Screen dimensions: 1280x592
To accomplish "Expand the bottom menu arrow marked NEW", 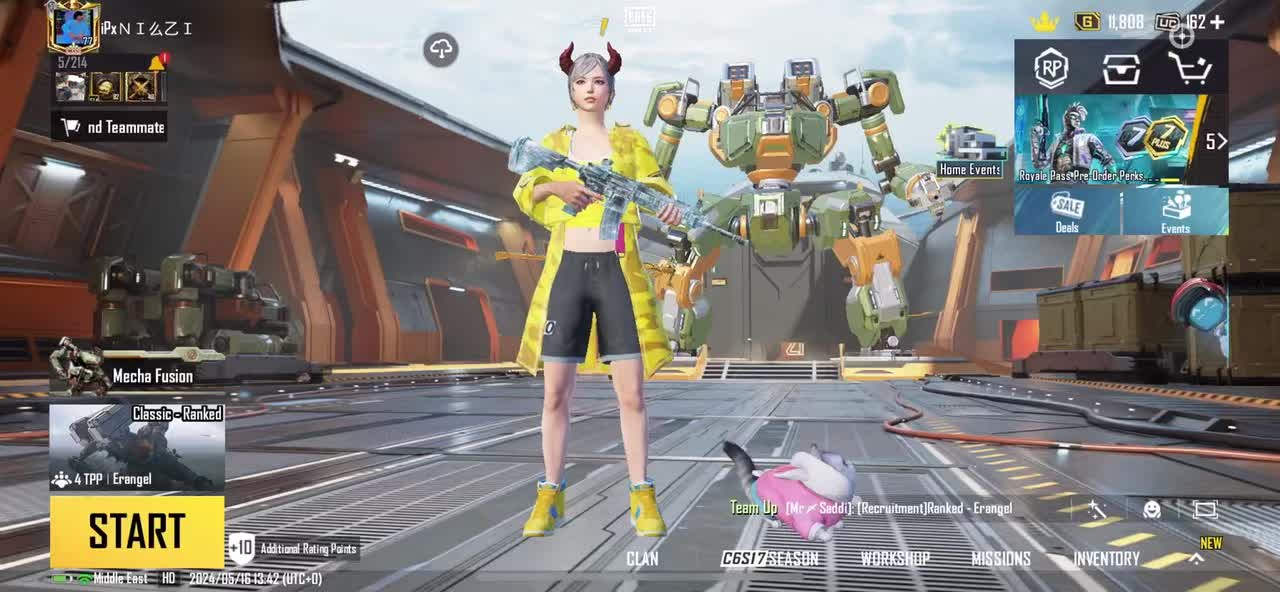I will coord(1196,559).
